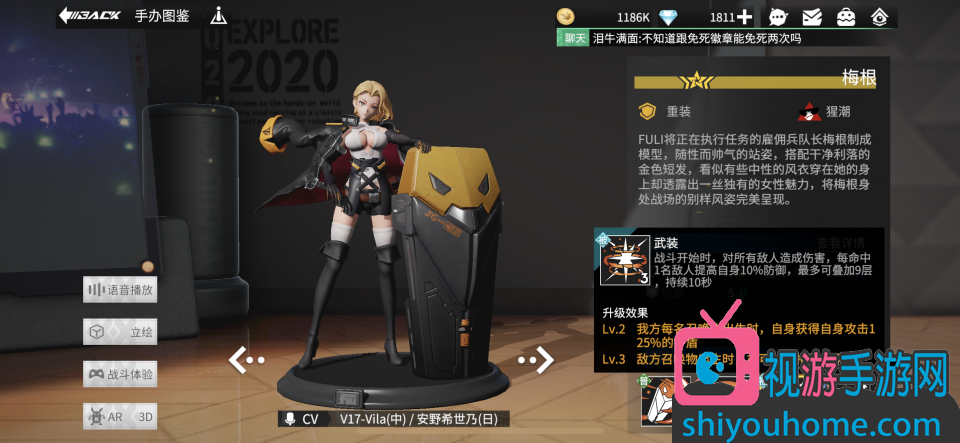Open the chat bubble icon
960x443 pixels.
pyautogui.click(x=778, y=17)
